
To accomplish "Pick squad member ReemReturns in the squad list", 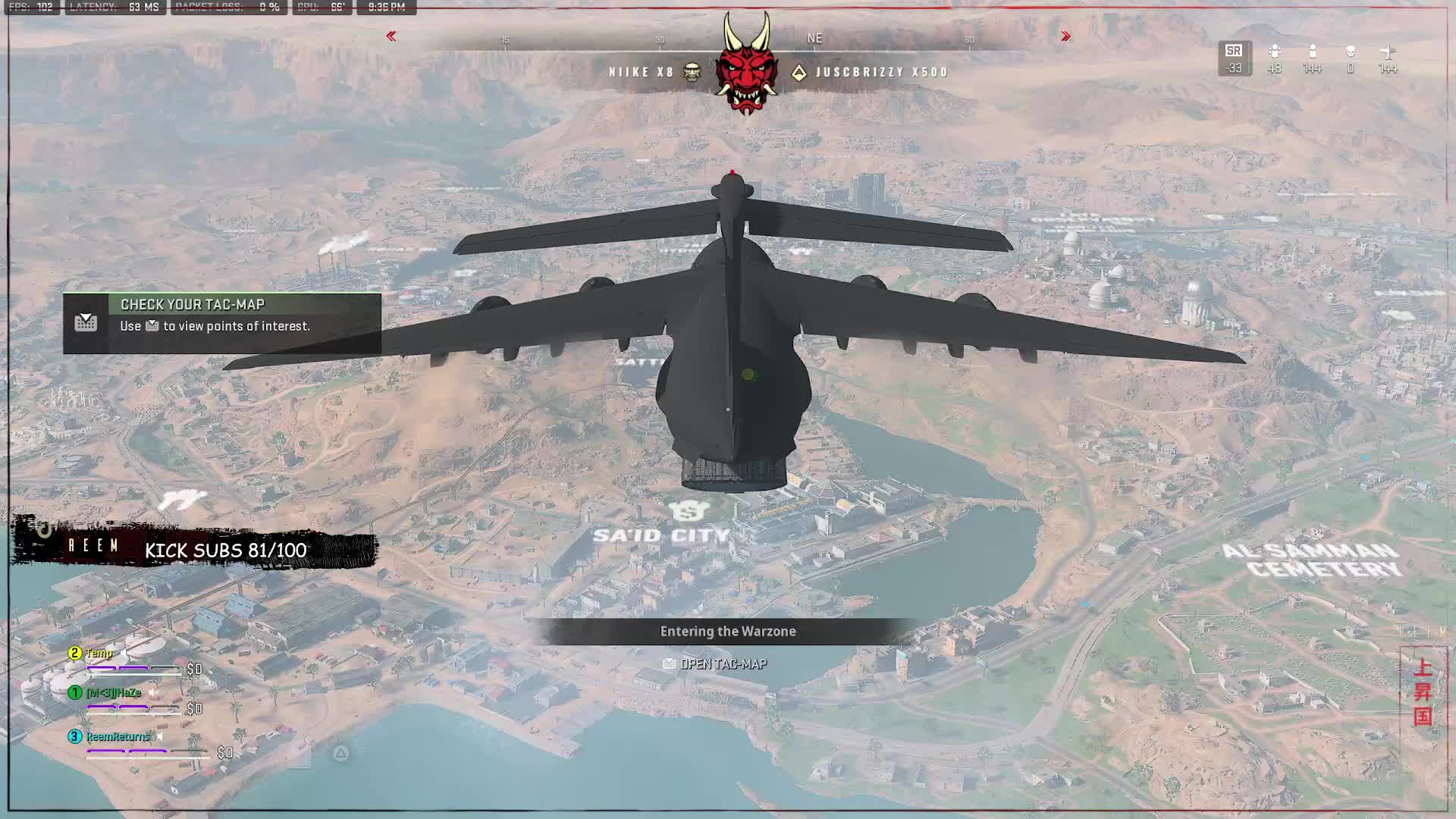I will tap(118, 736).
